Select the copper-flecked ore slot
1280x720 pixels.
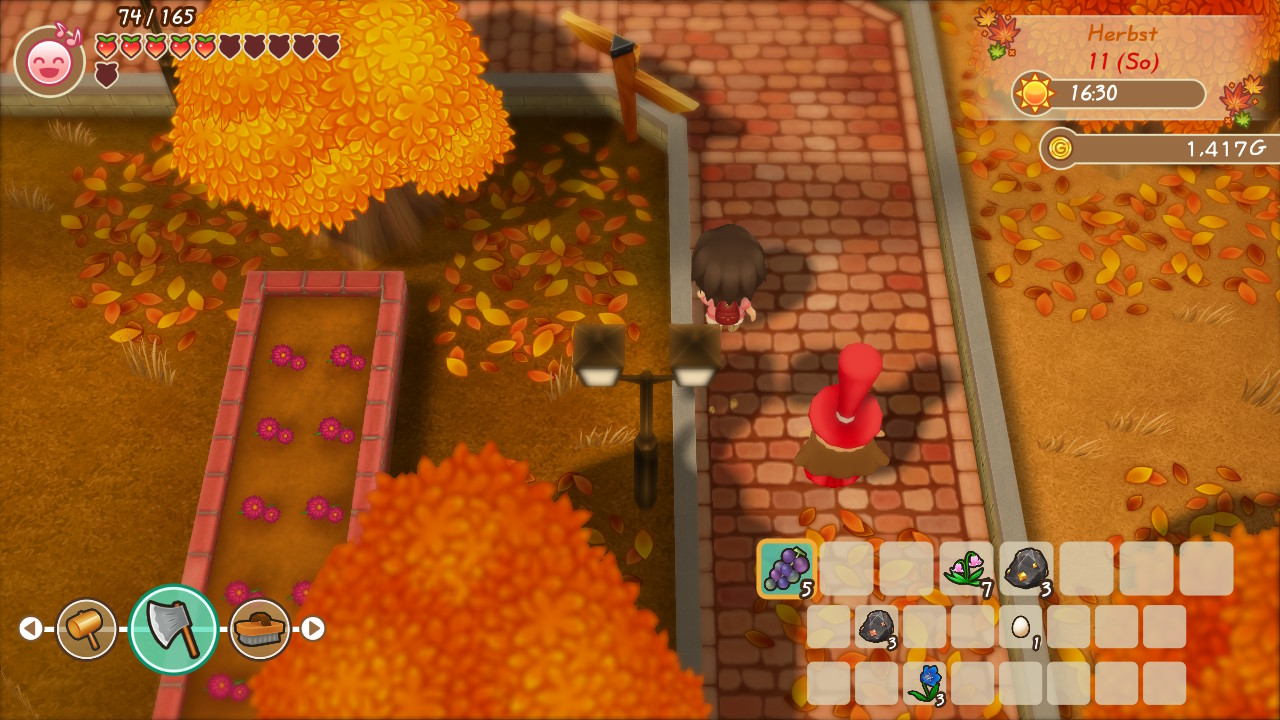coord(876,626)
